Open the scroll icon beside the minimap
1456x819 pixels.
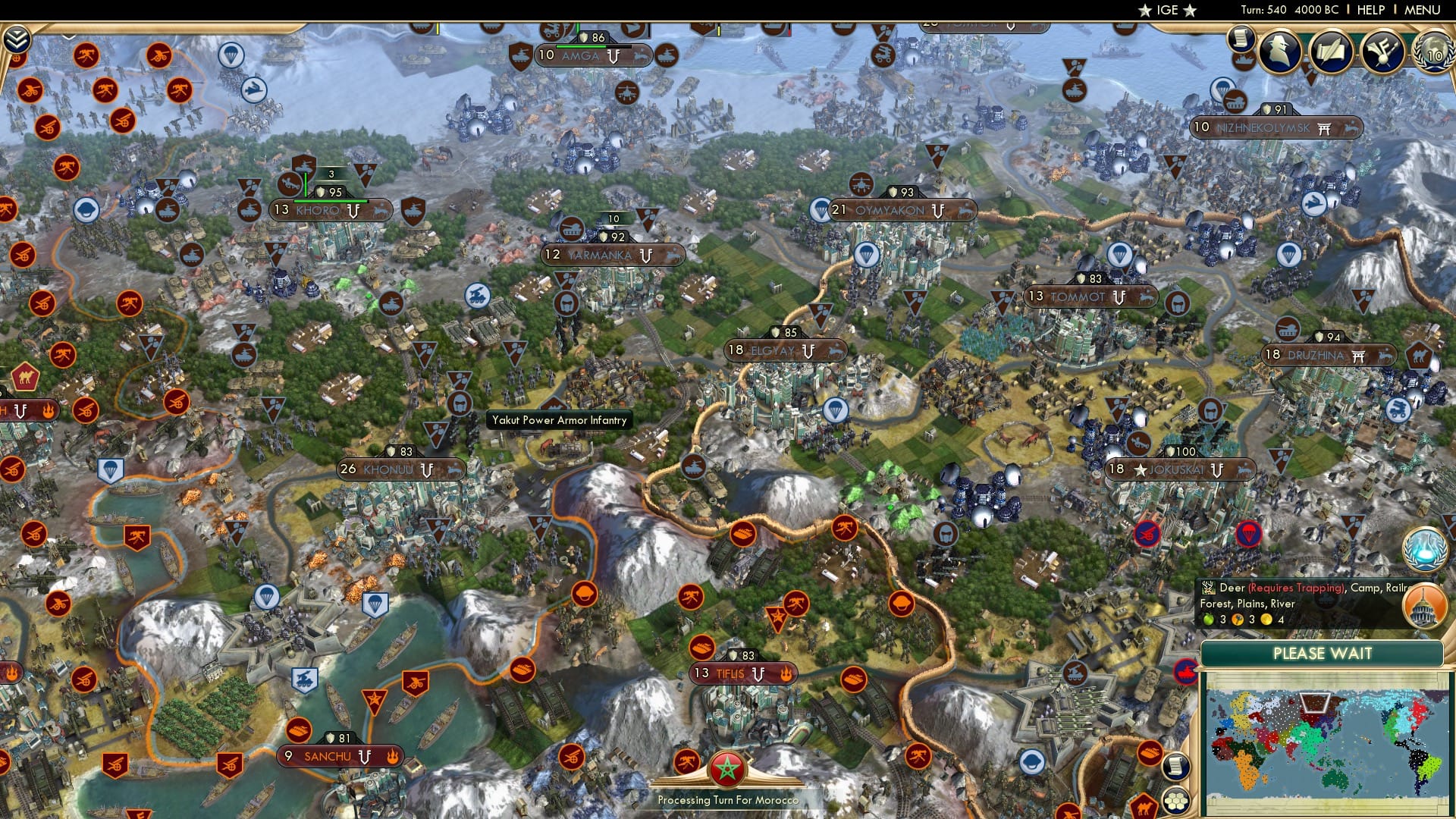point(1176,767)
